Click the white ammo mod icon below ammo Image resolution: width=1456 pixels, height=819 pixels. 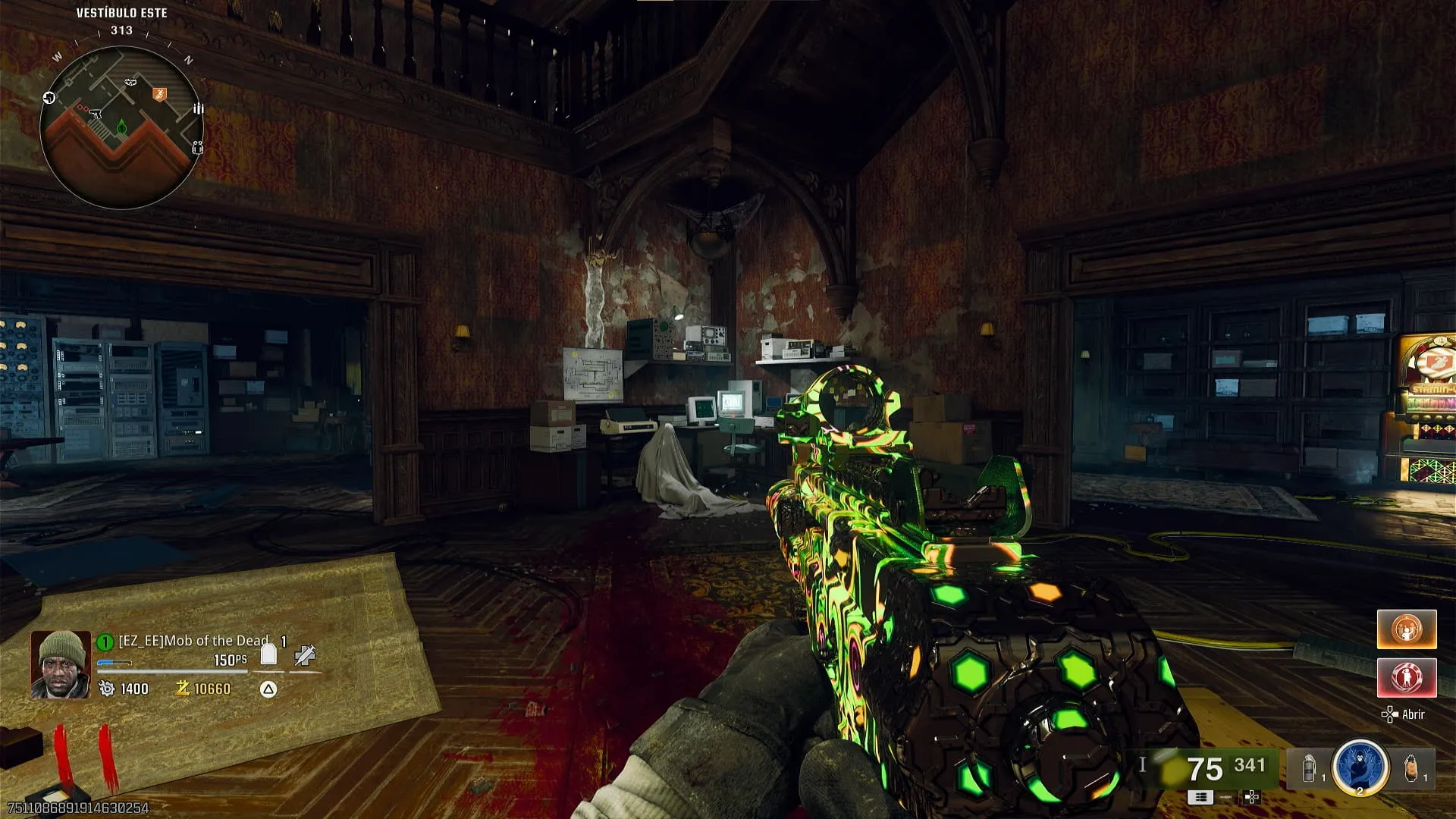(x=1200, y=797)
